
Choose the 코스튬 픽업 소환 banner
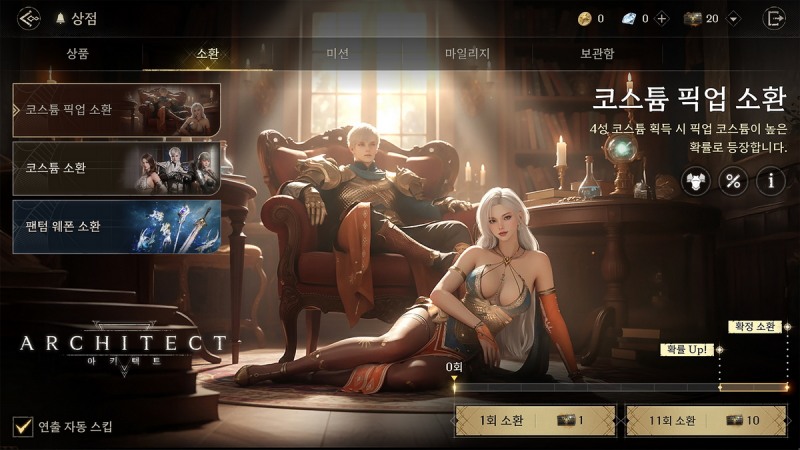116,109
